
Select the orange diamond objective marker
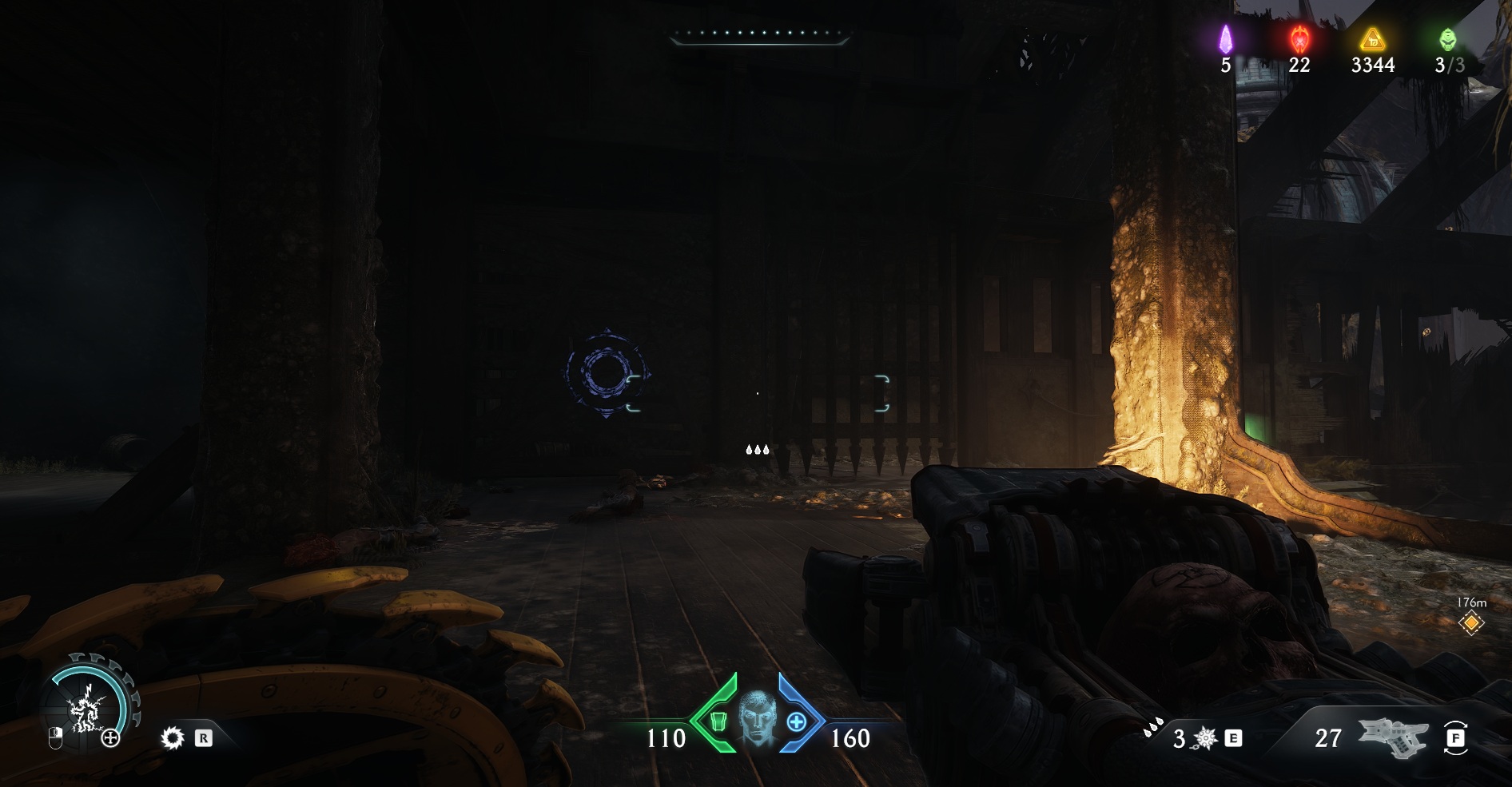click(x=1470, y=622)
